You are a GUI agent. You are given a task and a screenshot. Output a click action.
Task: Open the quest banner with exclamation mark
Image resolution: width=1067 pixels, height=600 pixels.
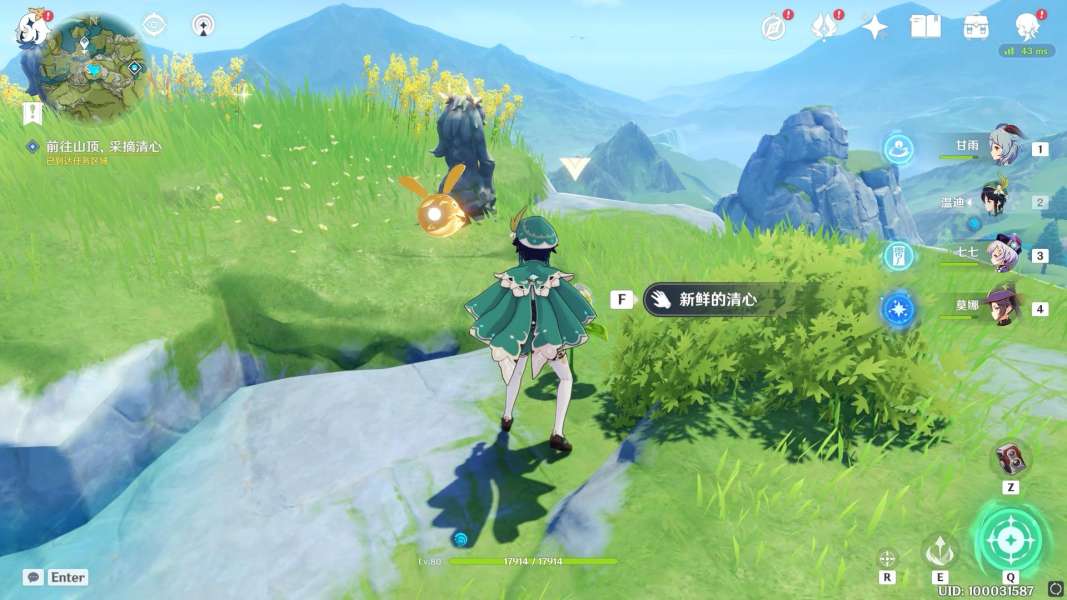tap(33, 112)
